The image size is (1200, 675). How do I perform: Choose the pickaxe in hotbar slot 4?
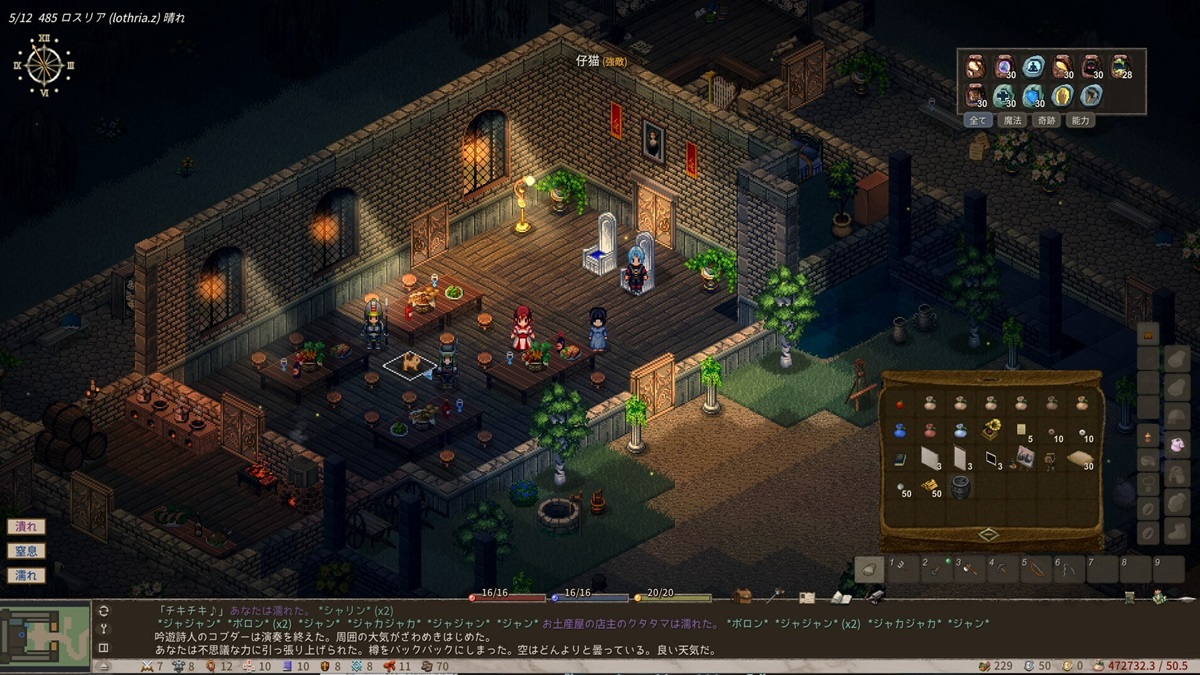pyautogui.click(x=1004, y=569)
